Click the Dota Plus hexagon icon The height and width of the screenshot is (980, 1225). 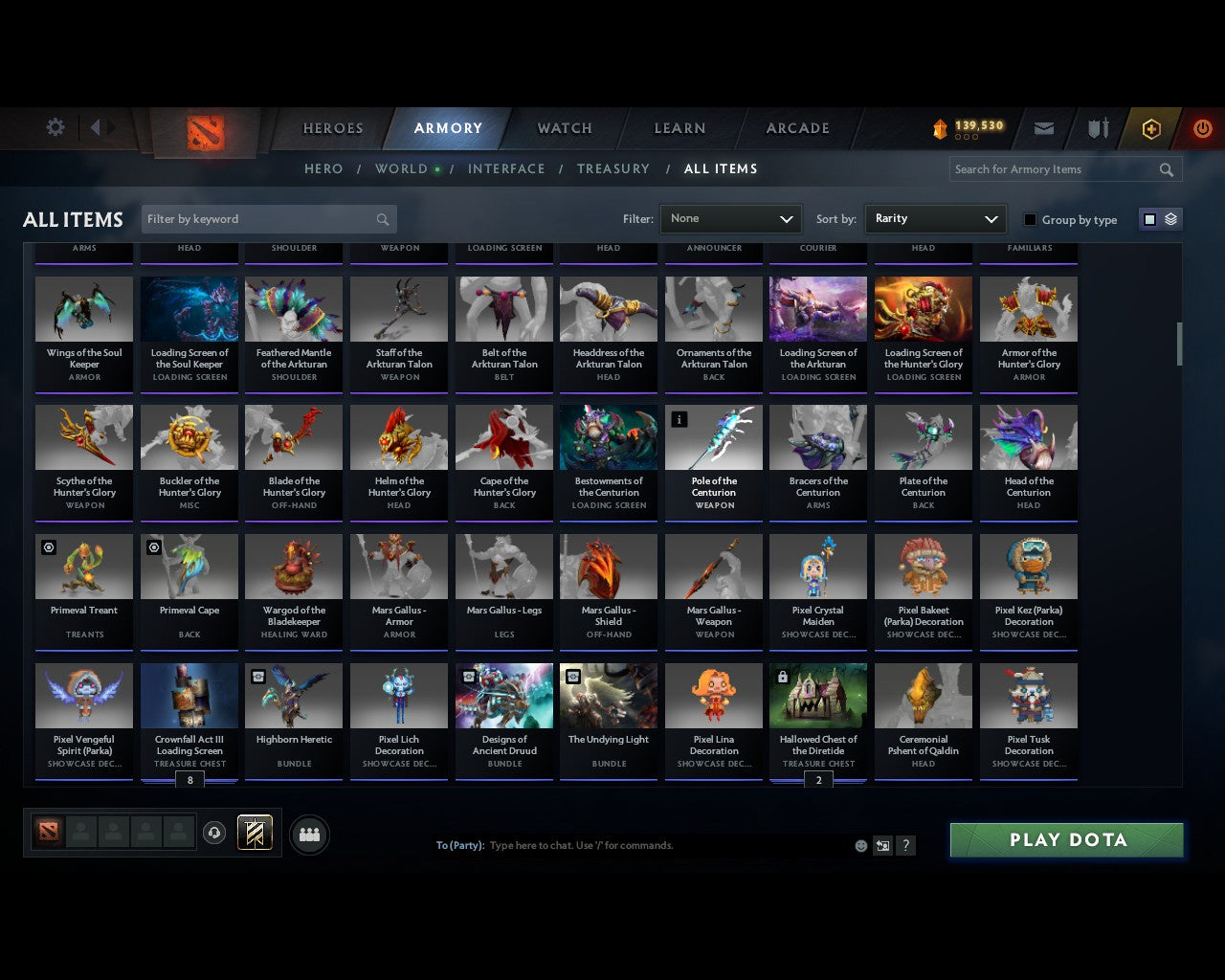1150,128
